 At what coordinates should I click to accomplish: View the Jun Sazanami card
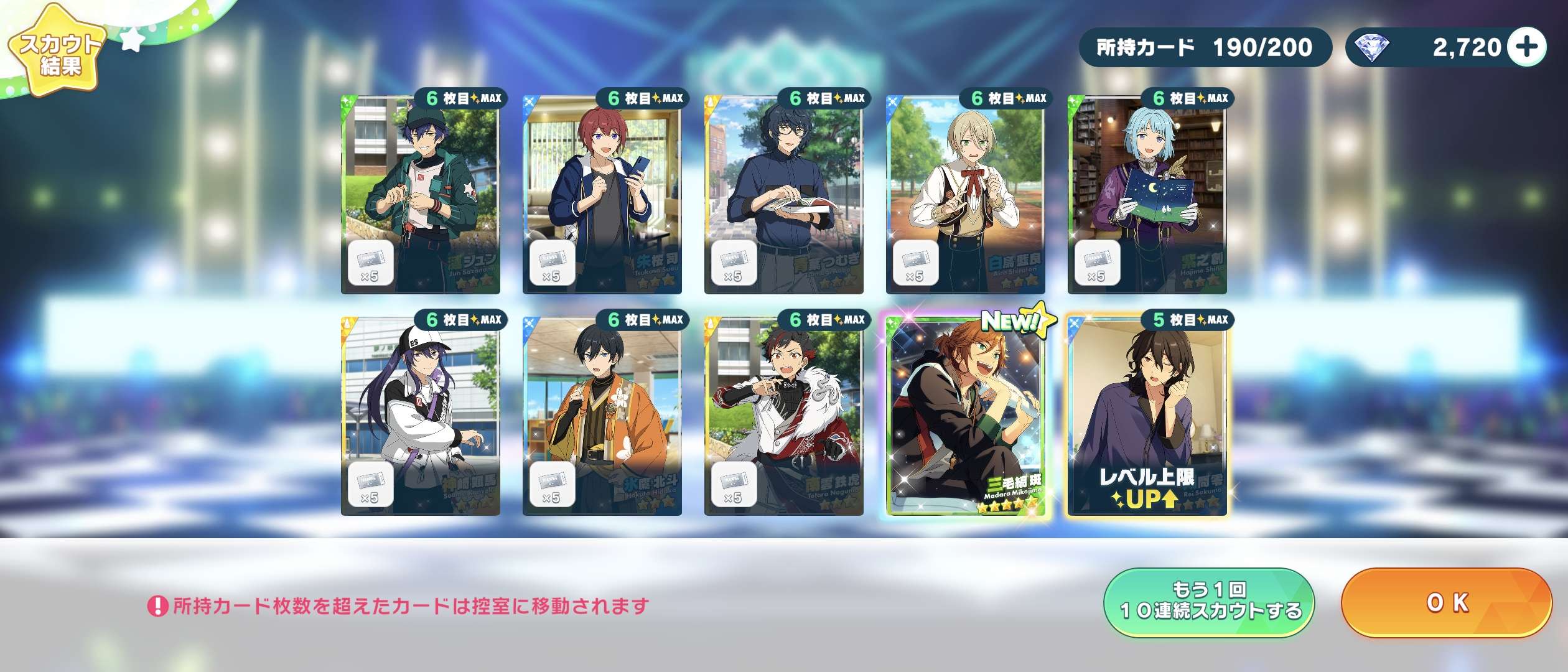tap(421, 194)
